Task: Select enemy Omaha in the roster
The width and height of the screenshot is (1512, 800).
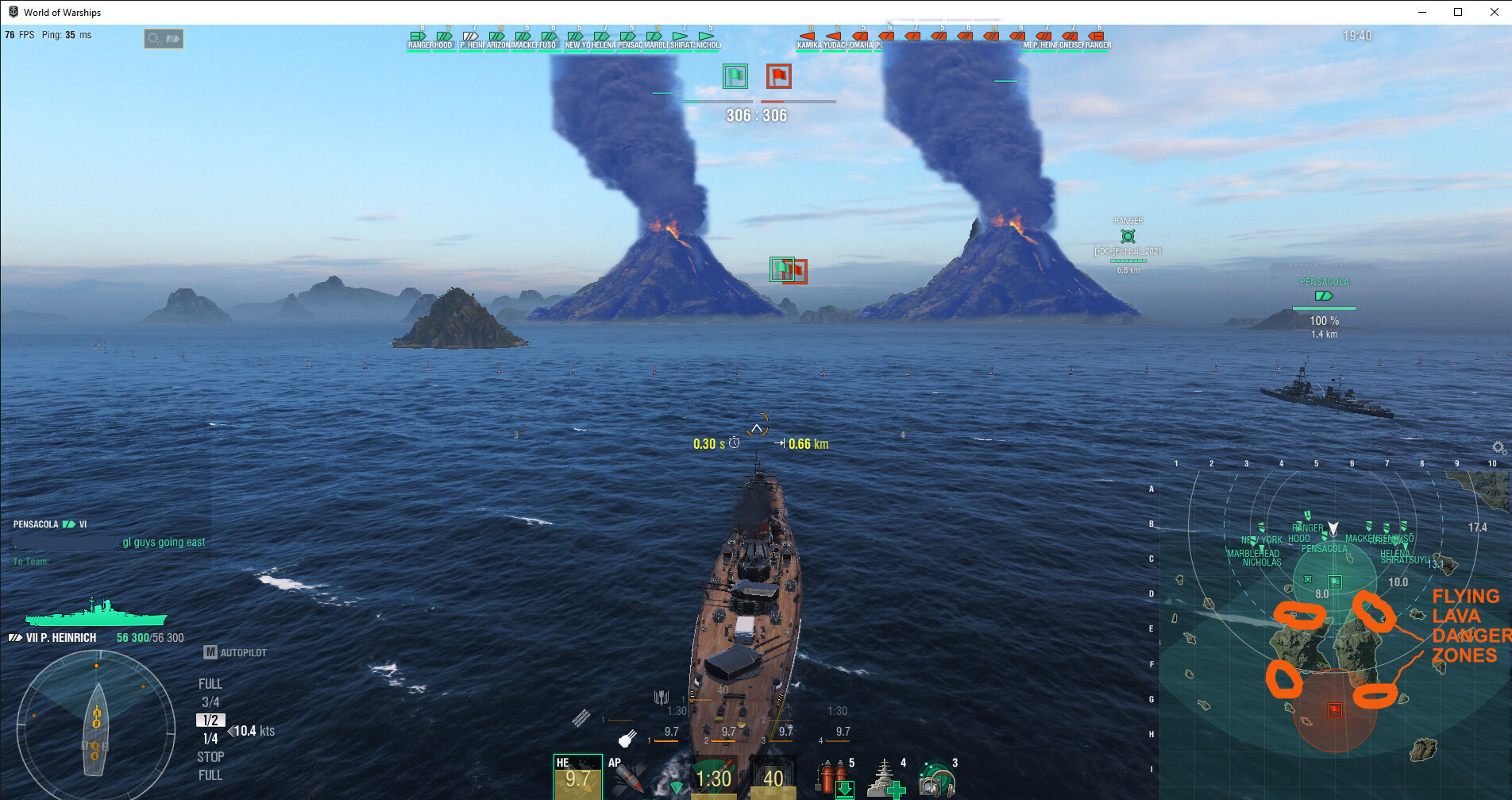Action: 860,41
